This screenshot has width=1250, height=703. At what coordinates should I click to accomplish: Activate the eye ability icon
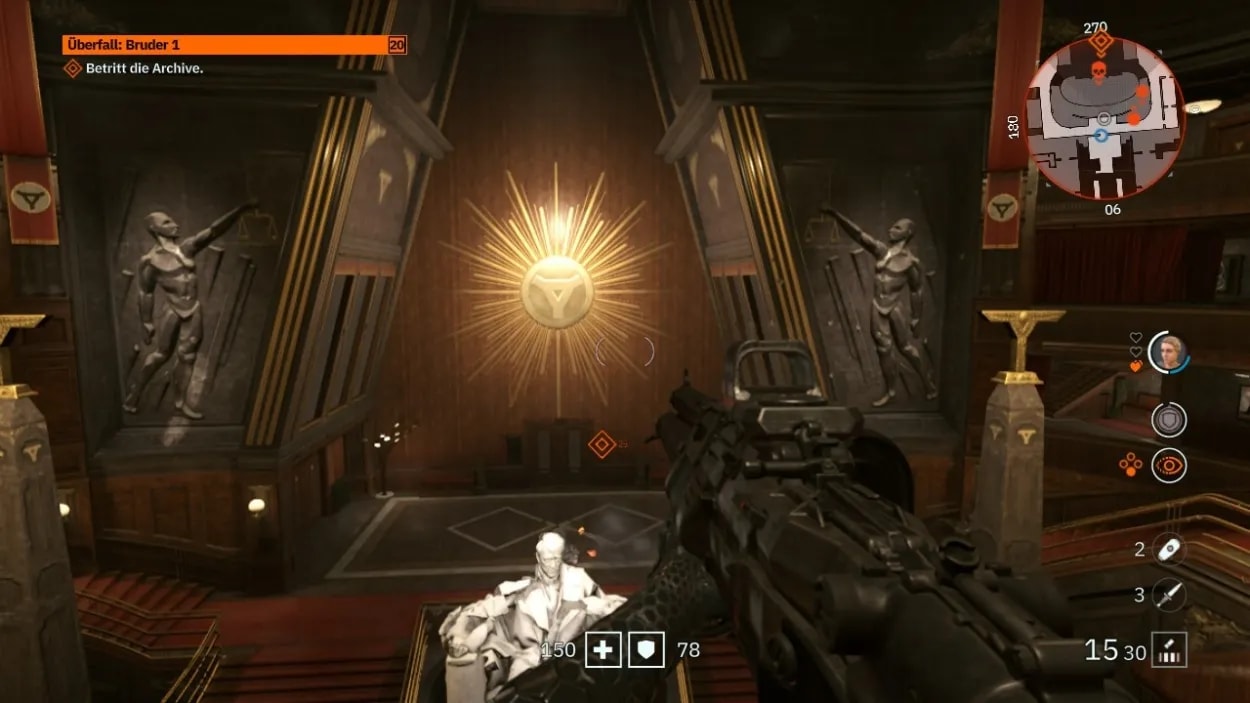pyautogui.click(x=1168, y=465)
